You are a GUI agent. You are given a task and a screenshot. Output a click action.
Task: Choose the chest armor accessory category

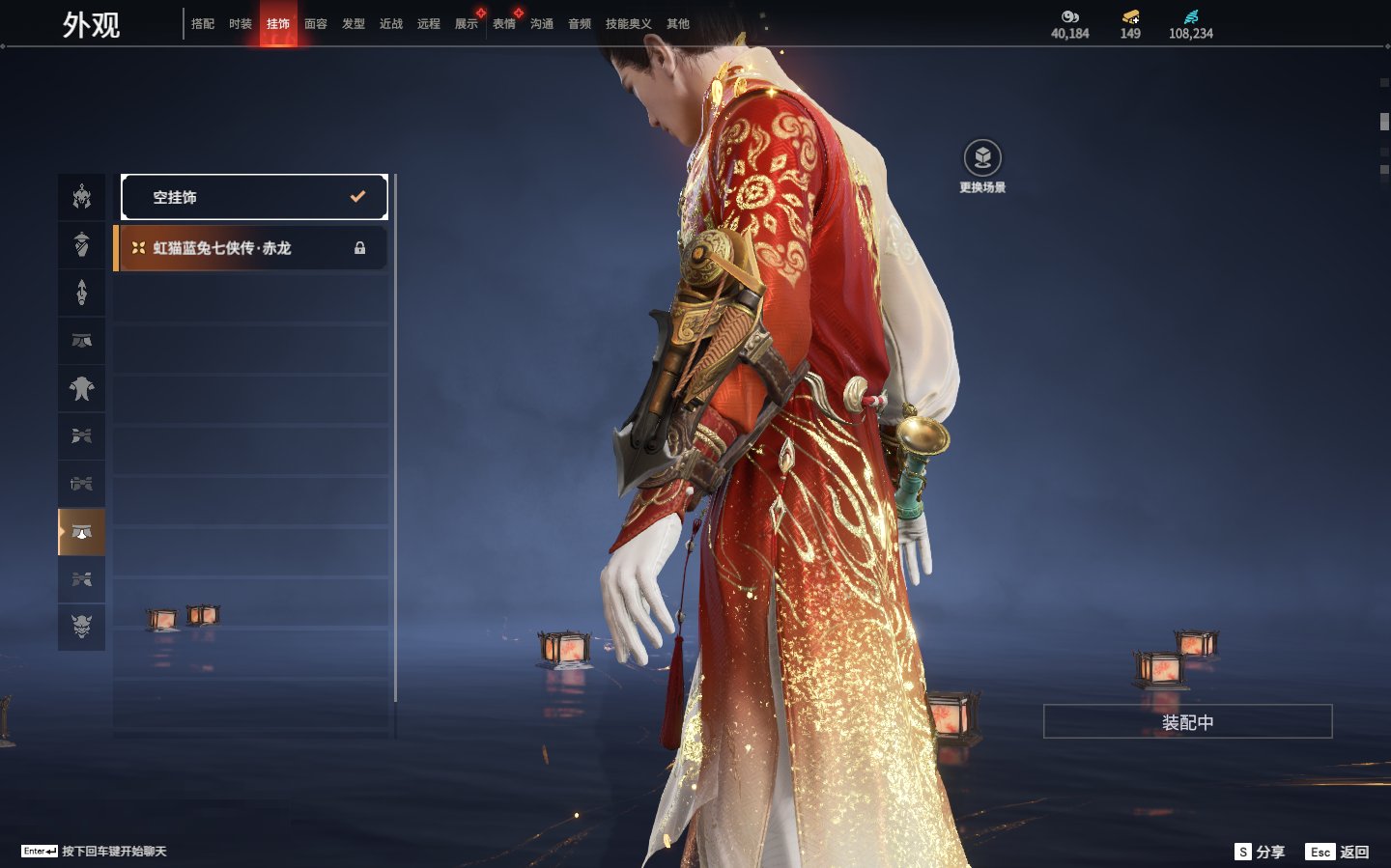click(x=82, y=388)
